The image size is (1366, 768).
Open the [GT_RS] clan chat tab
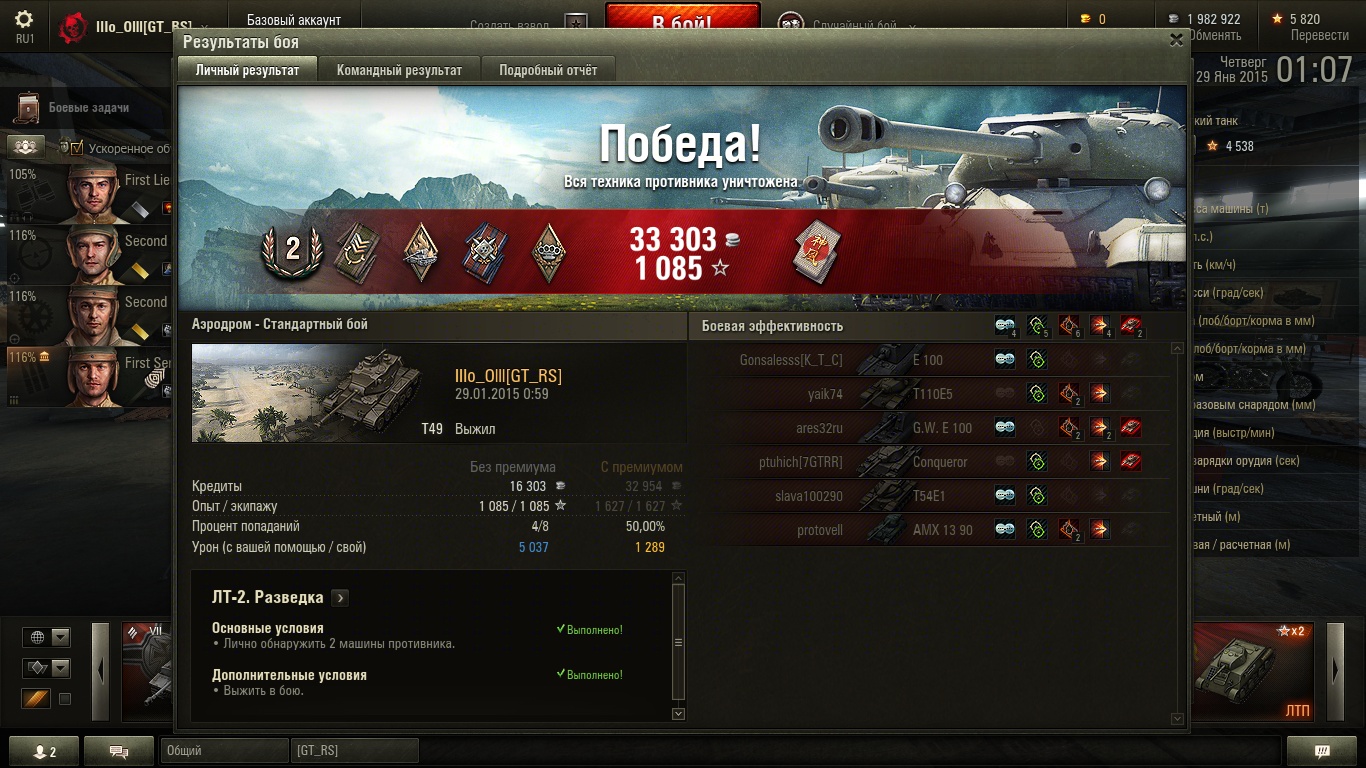pyautogui.click(x=354, y=750)
